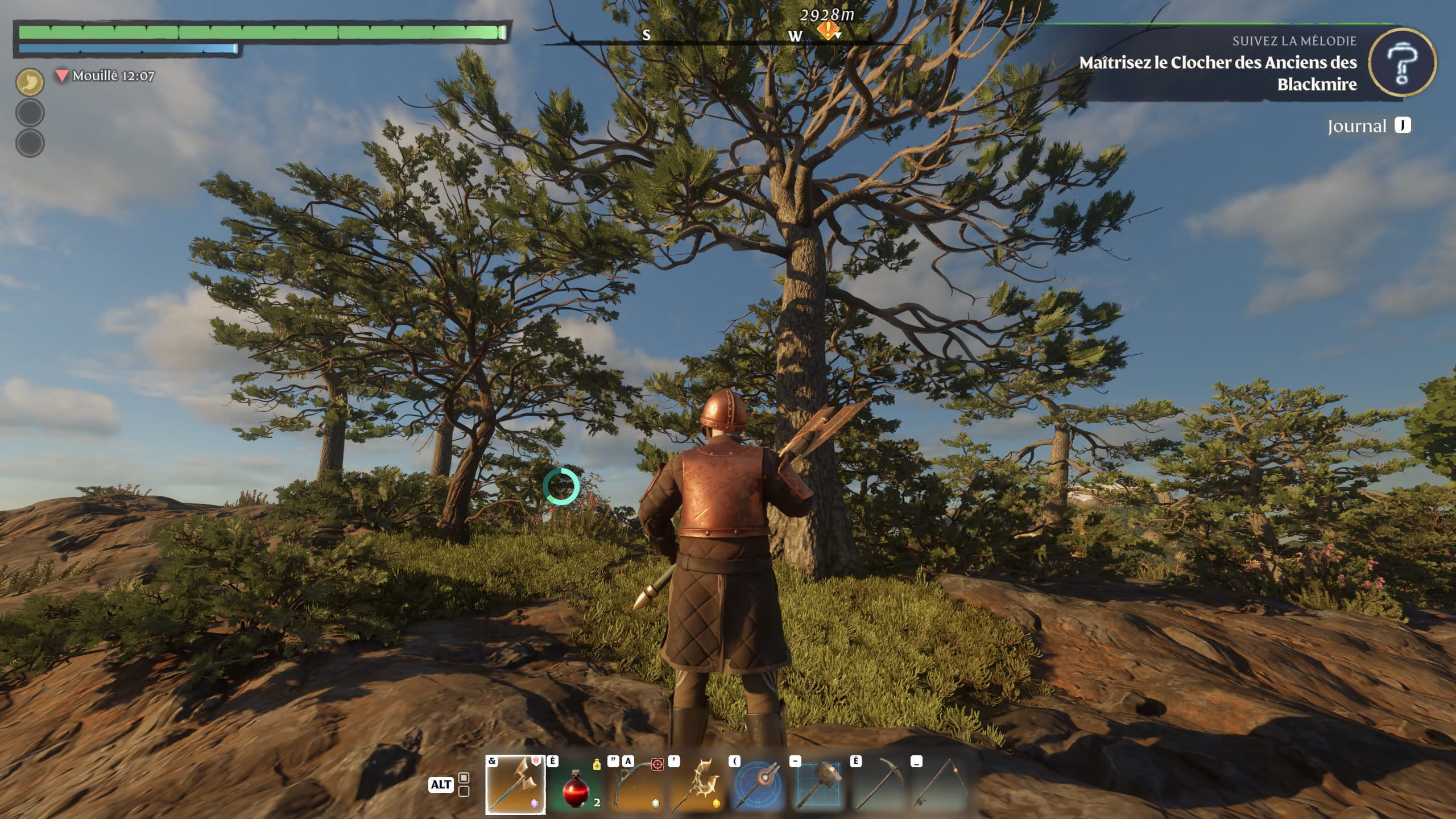Screen dimensions: 1456x819
Task: Toggle the hotbar page indicator squares
Action: click(464, 784)
